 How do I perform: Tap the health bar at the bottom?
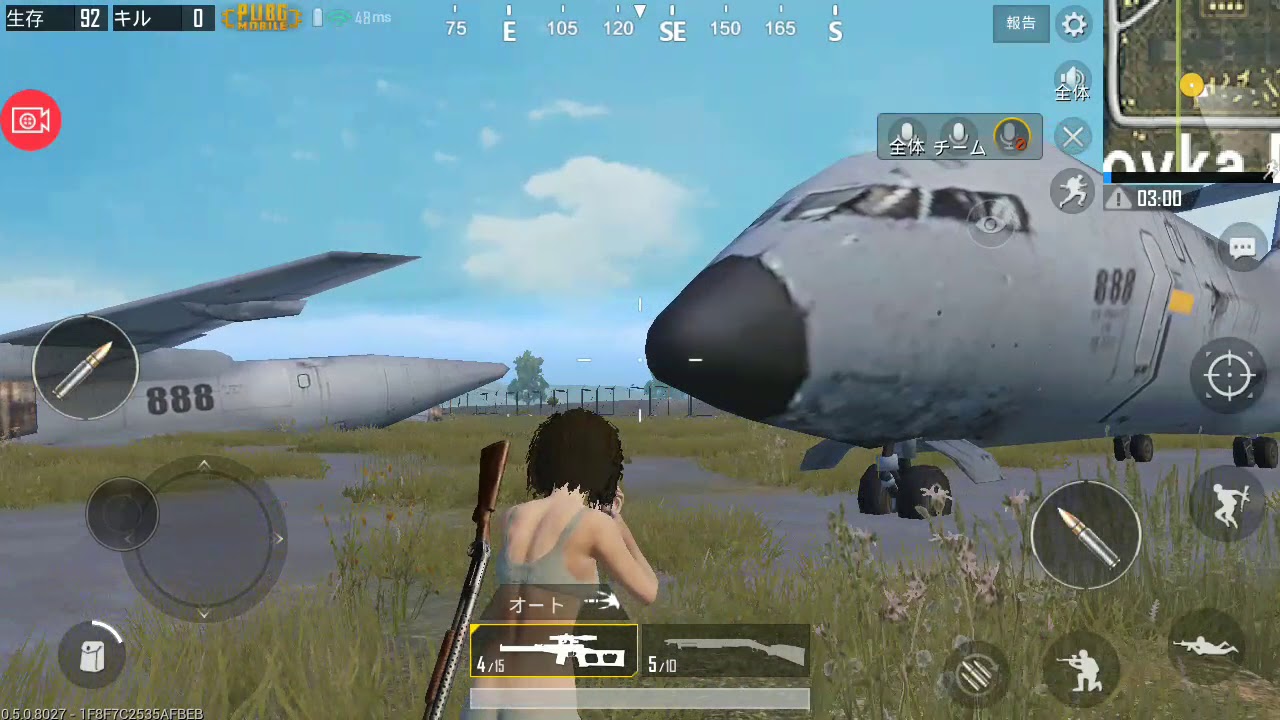pyautogui.click(x=639, y=697)
